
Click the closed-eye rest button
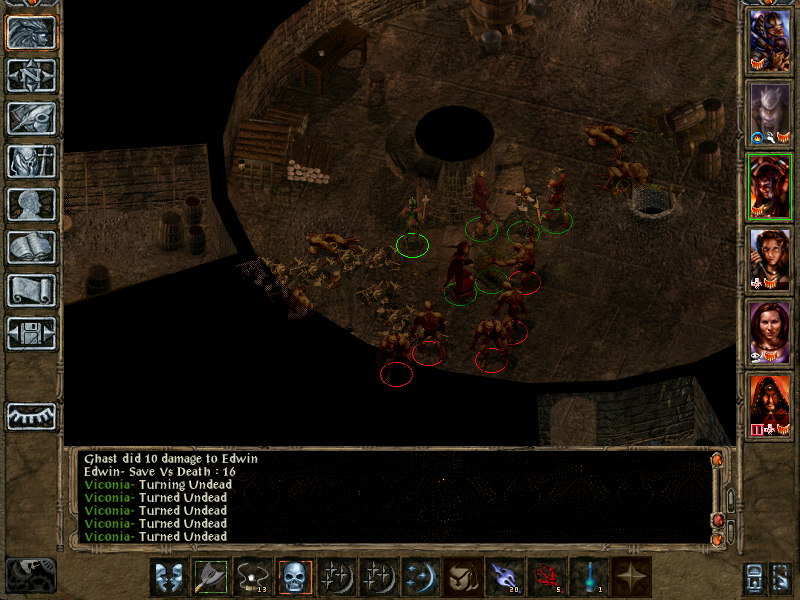[x=32, y=415]
